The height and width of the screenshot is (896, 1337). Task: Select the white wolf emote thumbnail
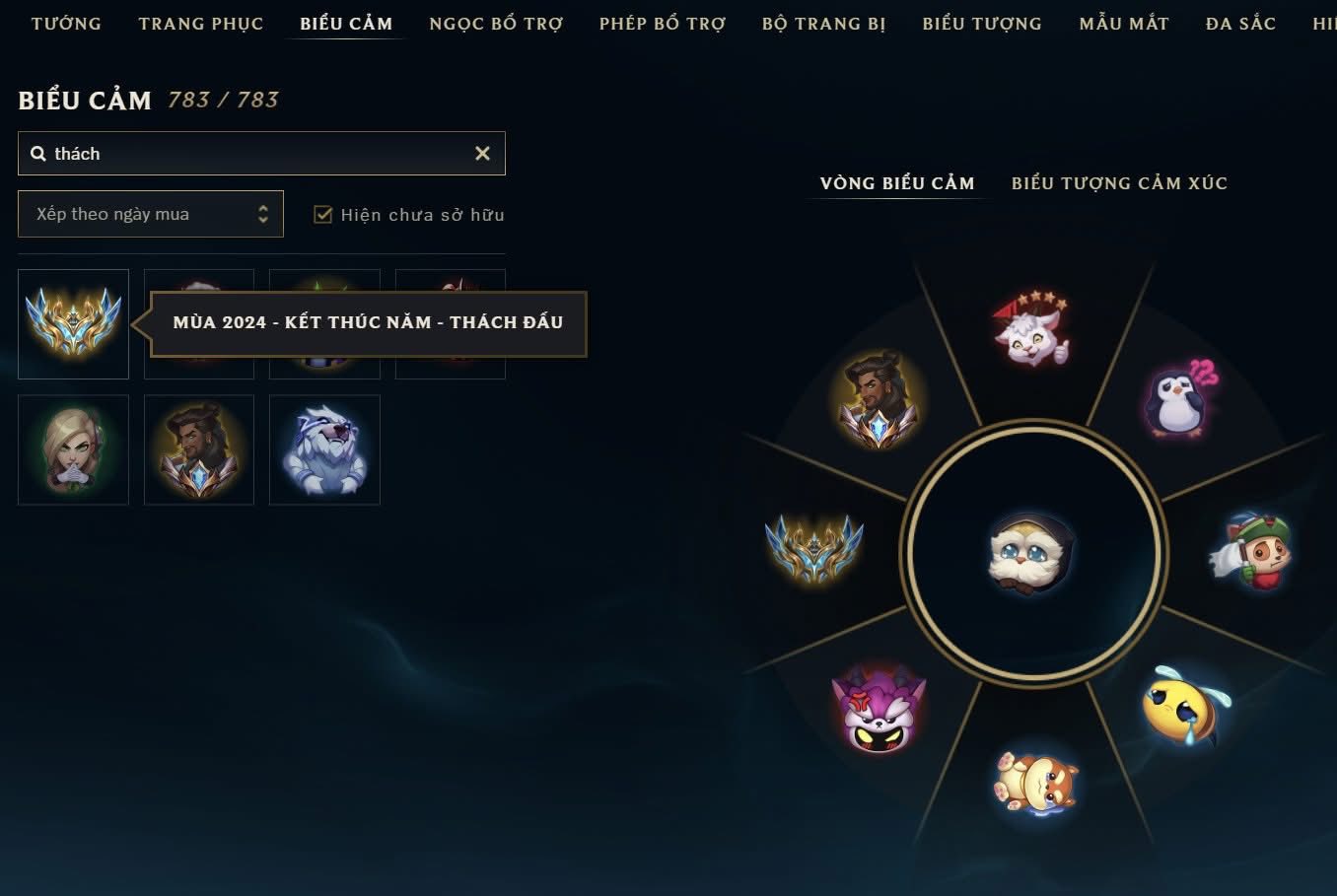coord(324,450)
